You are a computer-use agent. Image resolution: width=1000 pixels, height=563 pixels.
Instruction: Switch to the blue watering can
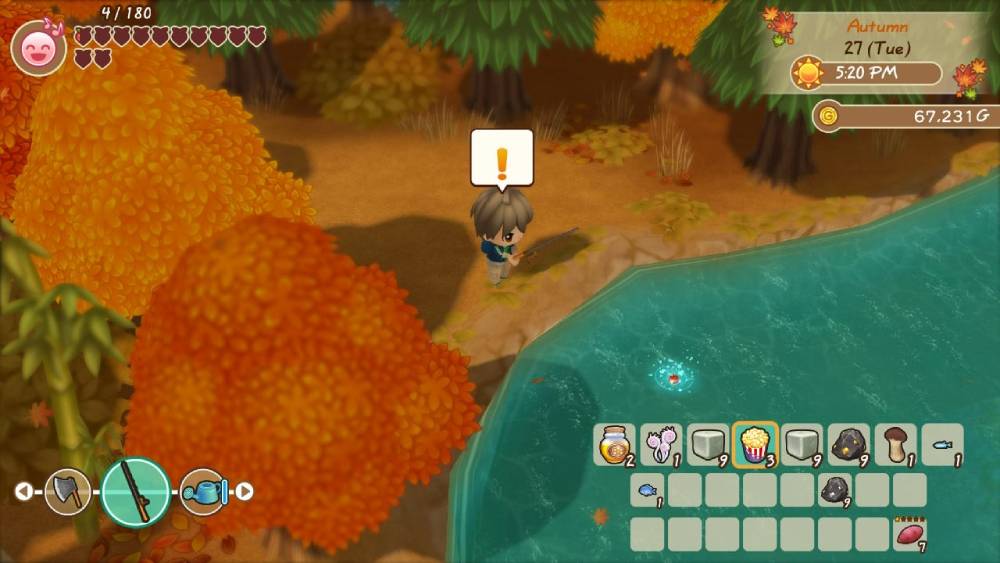203,491
